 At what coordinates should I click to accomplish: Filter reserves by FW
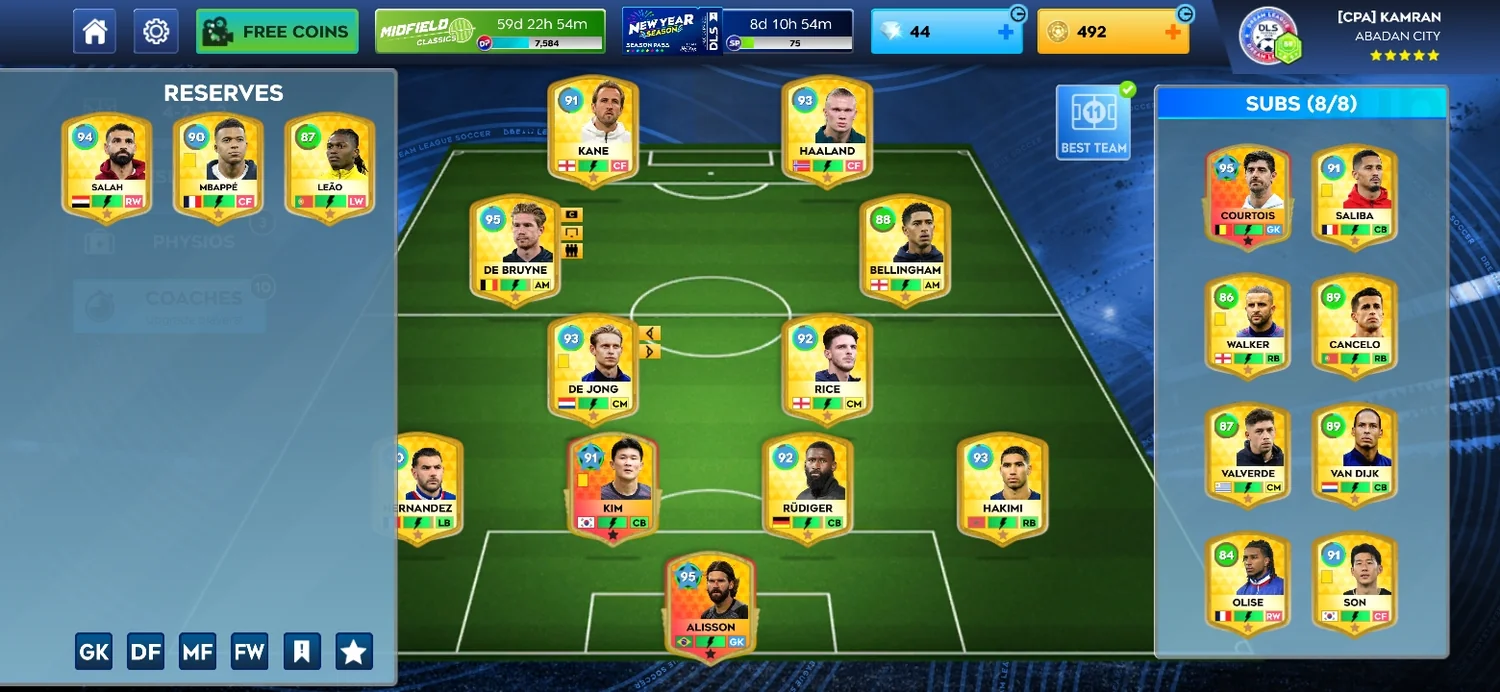250,652
